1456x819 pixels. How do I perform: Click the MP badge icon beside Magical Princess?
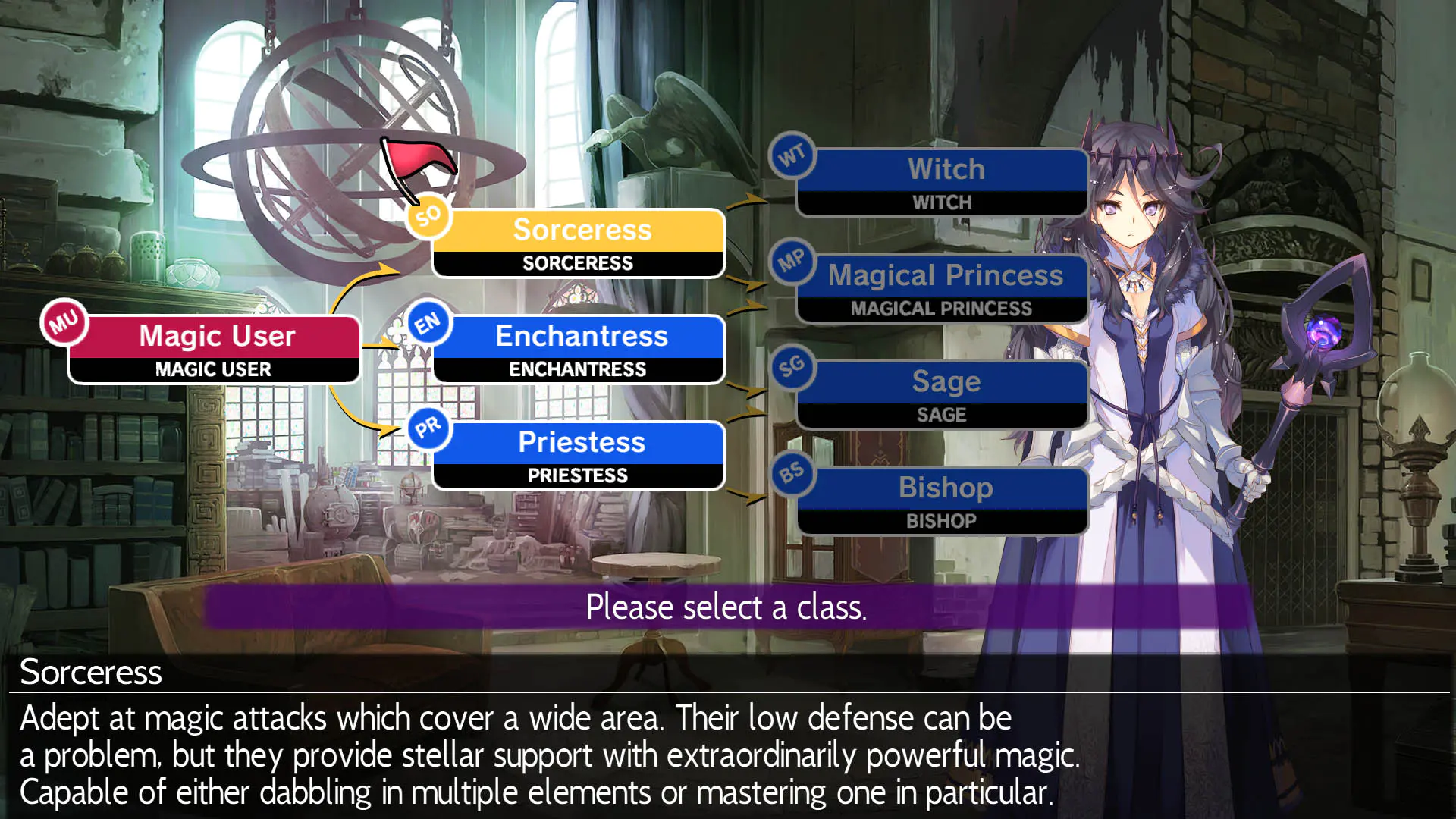(x=793, y=262)
